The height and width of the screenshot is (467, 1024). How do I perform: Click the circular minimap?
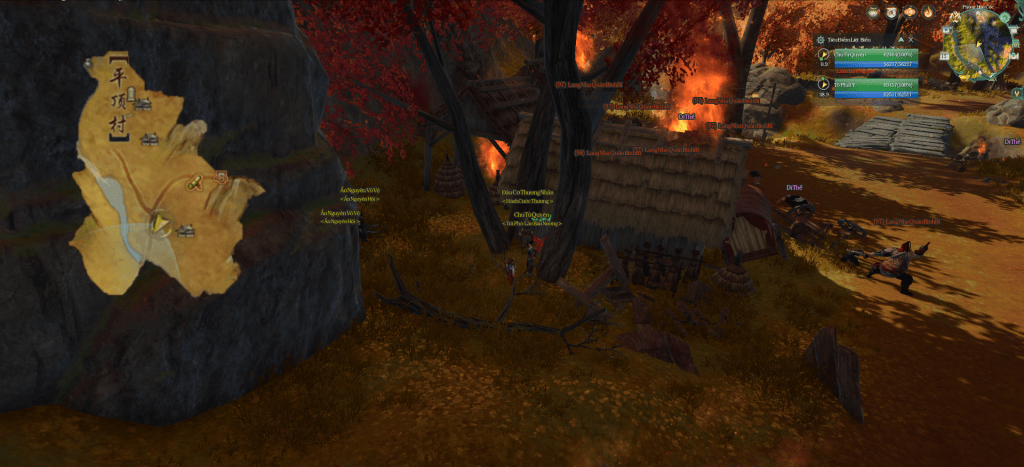coord(979,47)
